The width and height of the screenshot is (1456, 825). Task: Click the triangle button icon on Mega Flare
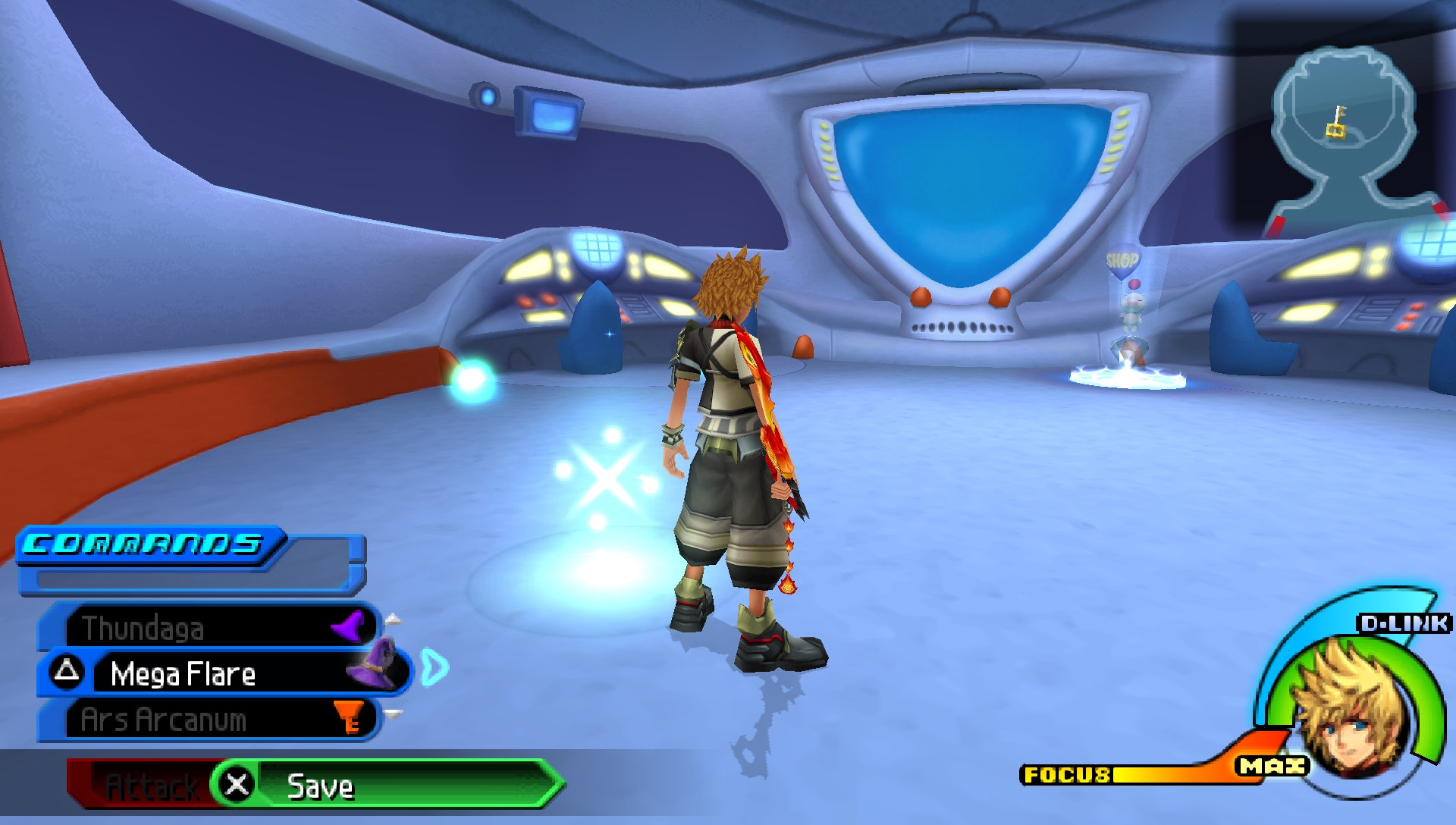coord(68,673)
